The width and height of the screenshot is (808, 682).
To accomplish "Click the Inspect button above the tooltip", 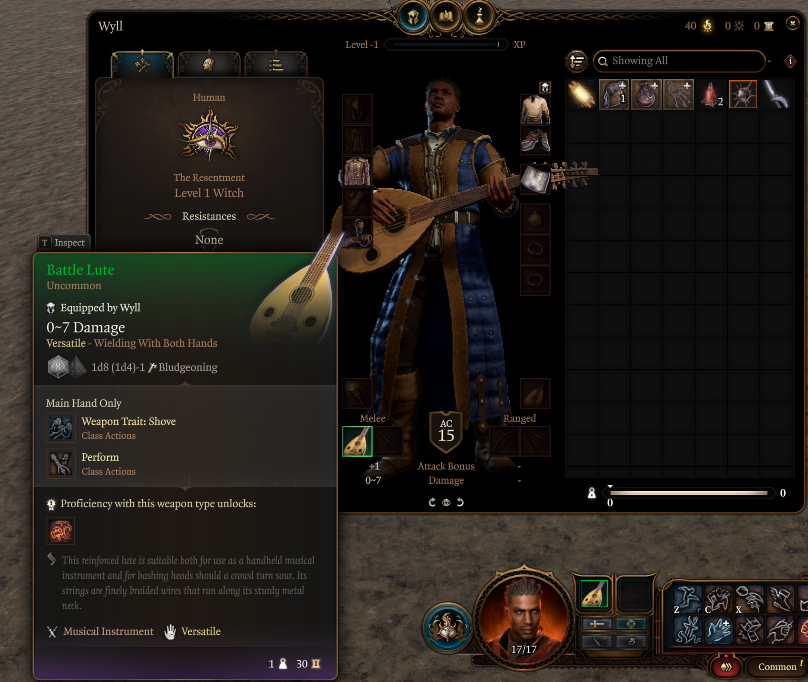I will (x=63, y=242).
